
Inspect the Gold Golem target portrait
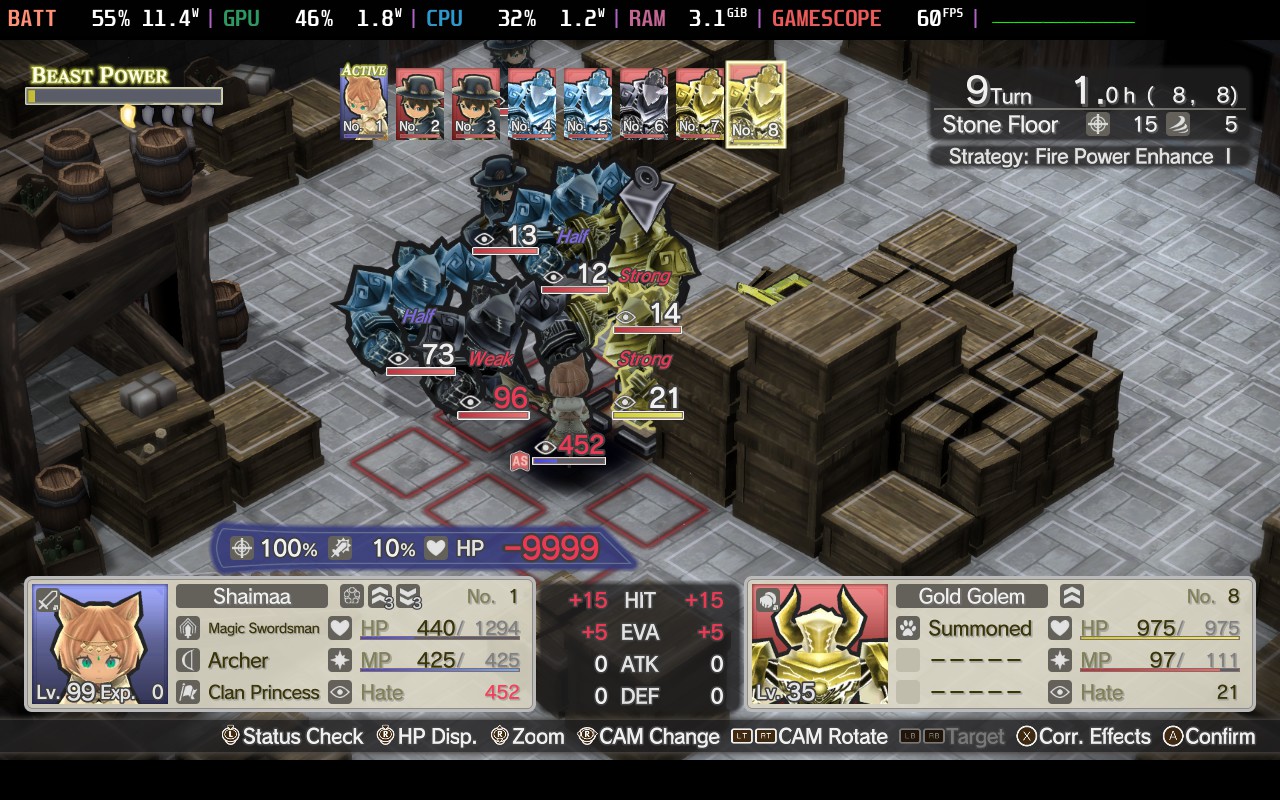(819, 645)
